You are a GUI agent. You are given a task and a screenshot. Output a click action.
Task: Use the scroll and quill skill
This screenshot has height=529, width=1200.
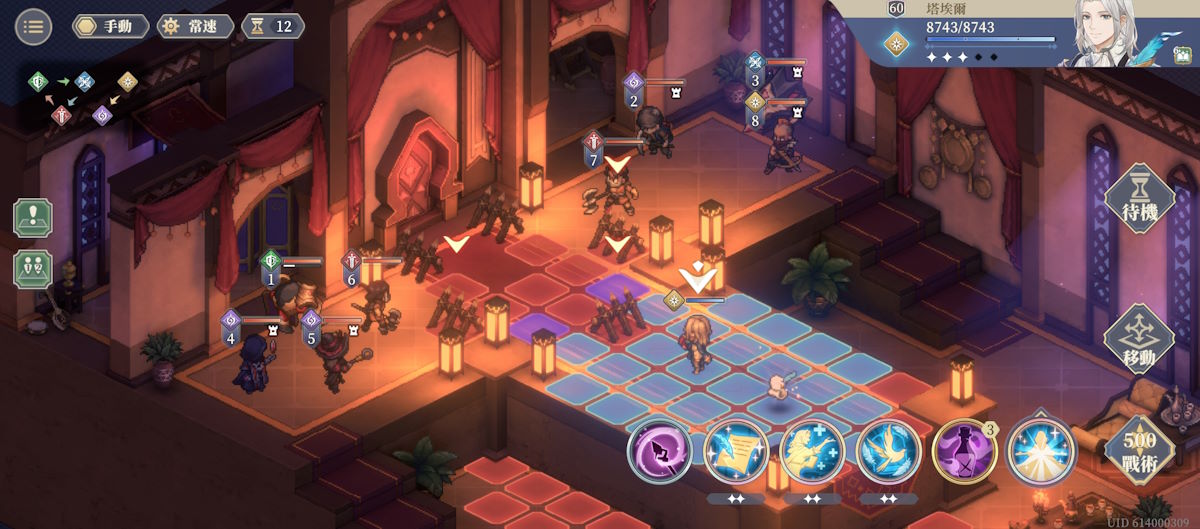point(736,452)
